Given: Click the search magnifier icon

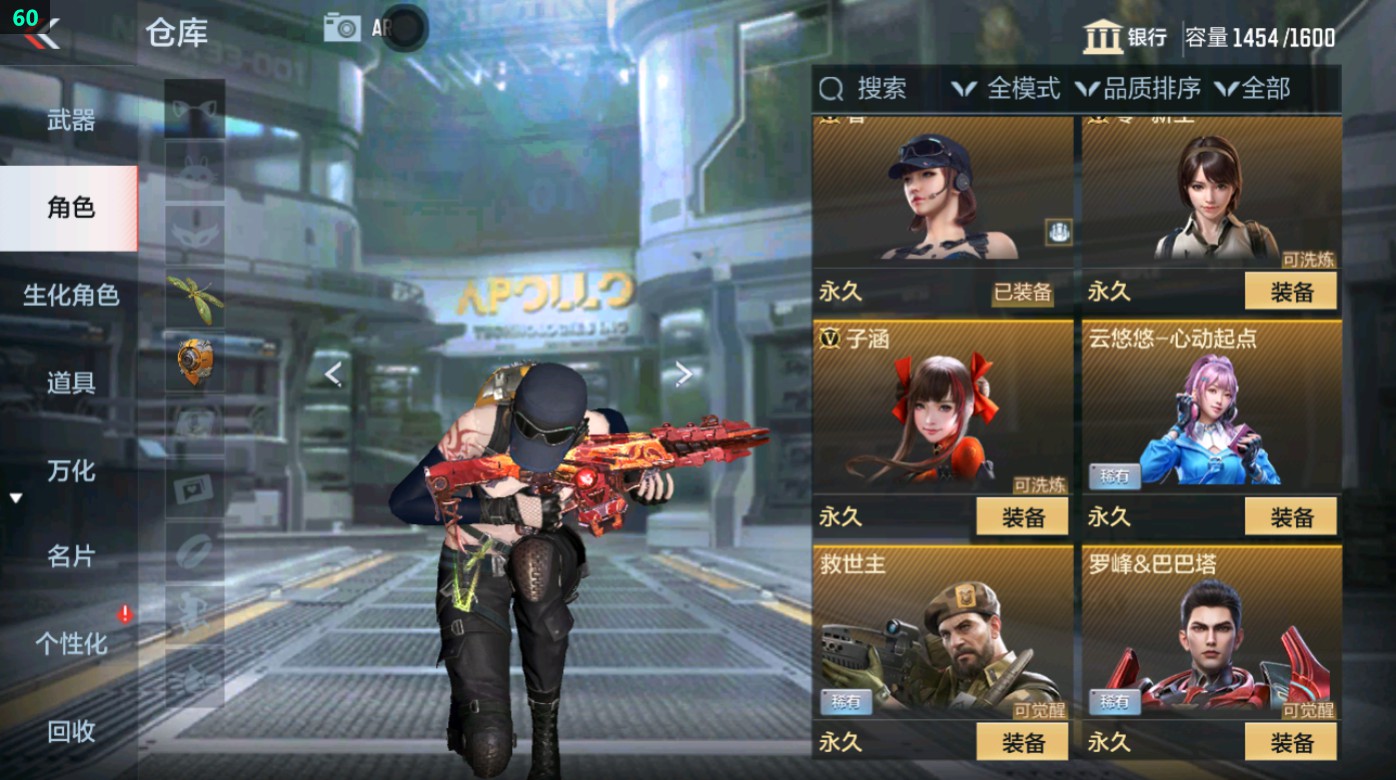Looking at the screenshot, I should pyautogui.click(x=831, y=90).
